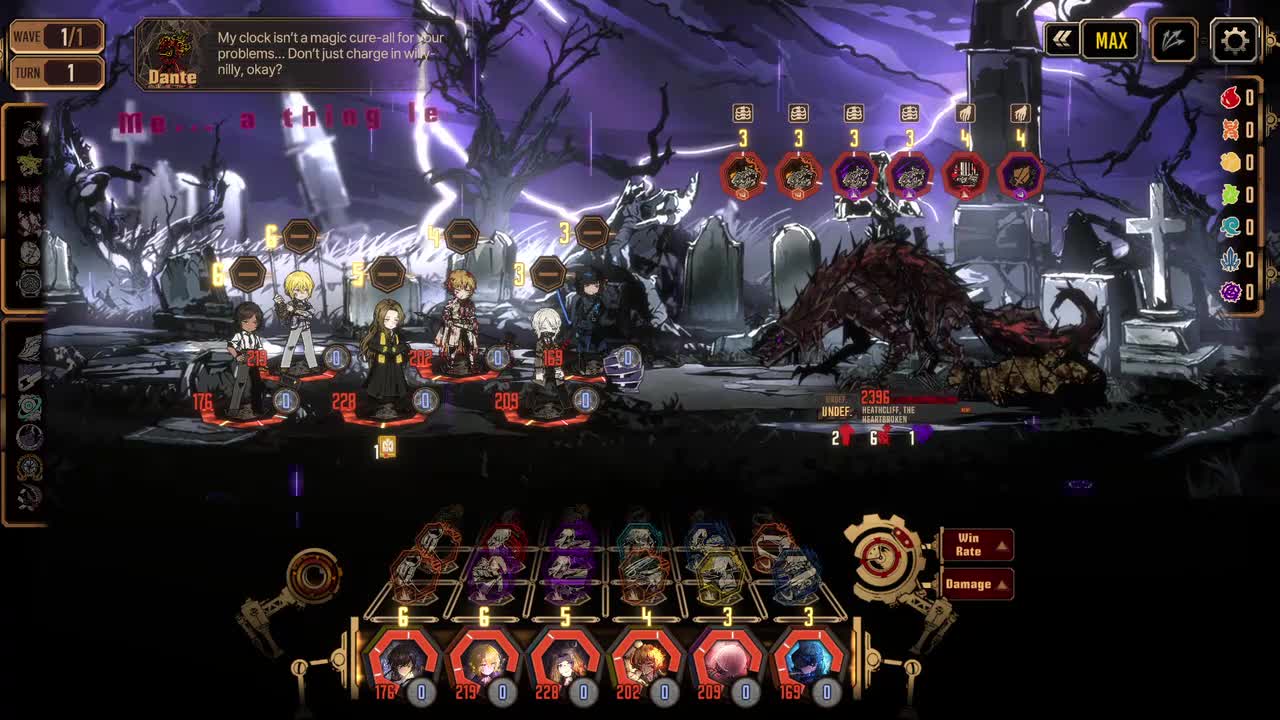Screen dimensions: 1280x720
Task: Select the MAX speed button
Action: click(x=1111, y=41)
